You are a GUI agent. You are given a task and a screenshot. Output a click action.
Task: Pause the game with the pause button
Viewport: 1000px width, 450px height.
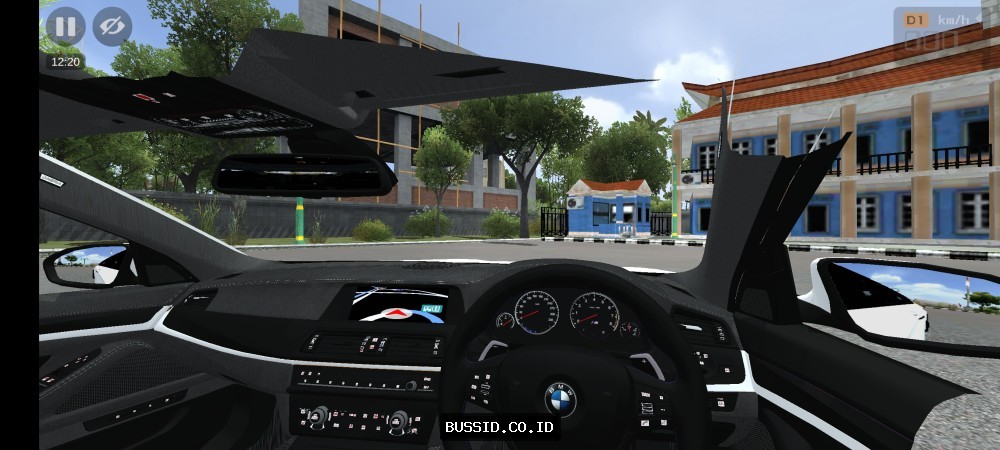tap(65, 26)
